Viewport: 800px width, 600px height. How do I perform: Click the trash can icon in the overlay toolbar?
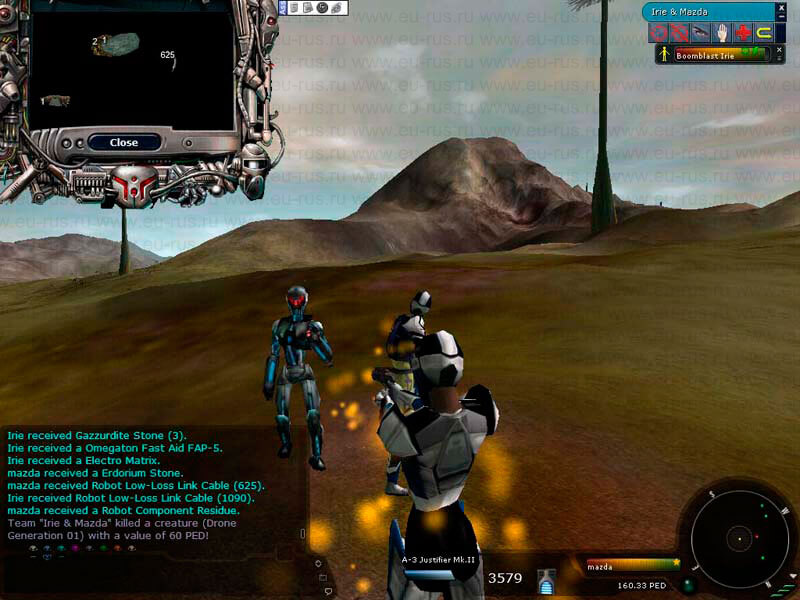[x=294, y=8]
